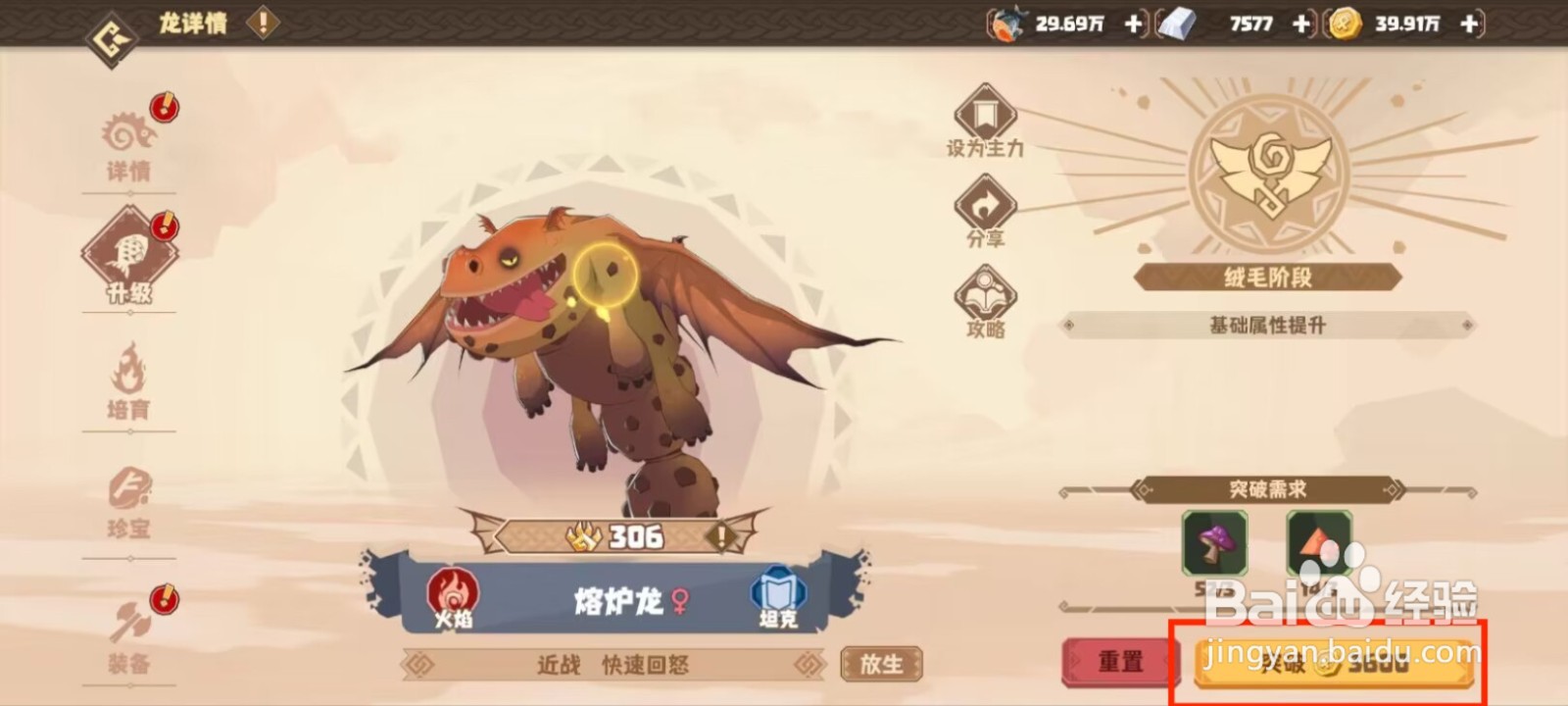
Task: Switch to the 详情 details tab
Action: (x=132, y=137)
